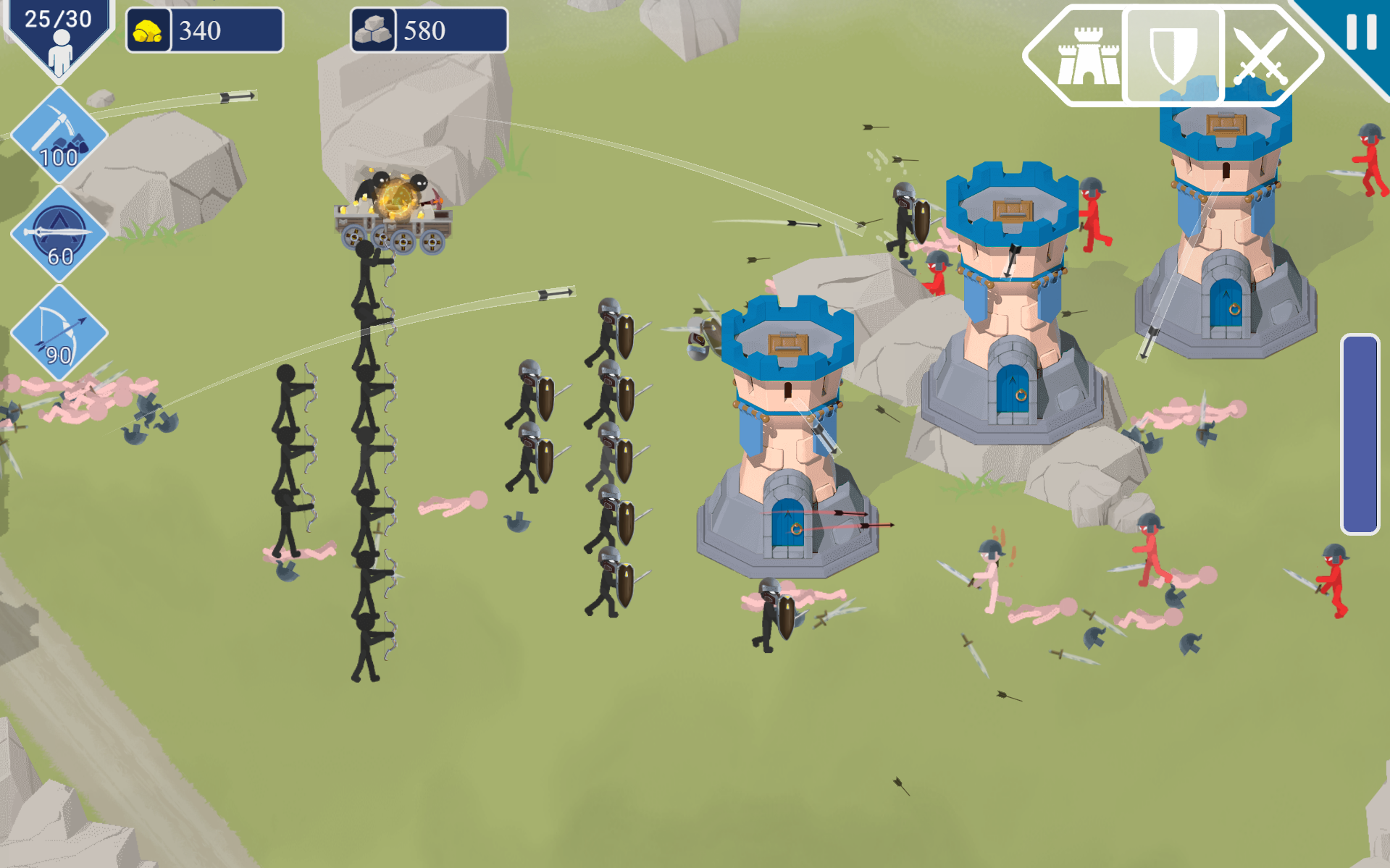
Task: Buy an archer unit for 90
Action: tap(59, 333)
